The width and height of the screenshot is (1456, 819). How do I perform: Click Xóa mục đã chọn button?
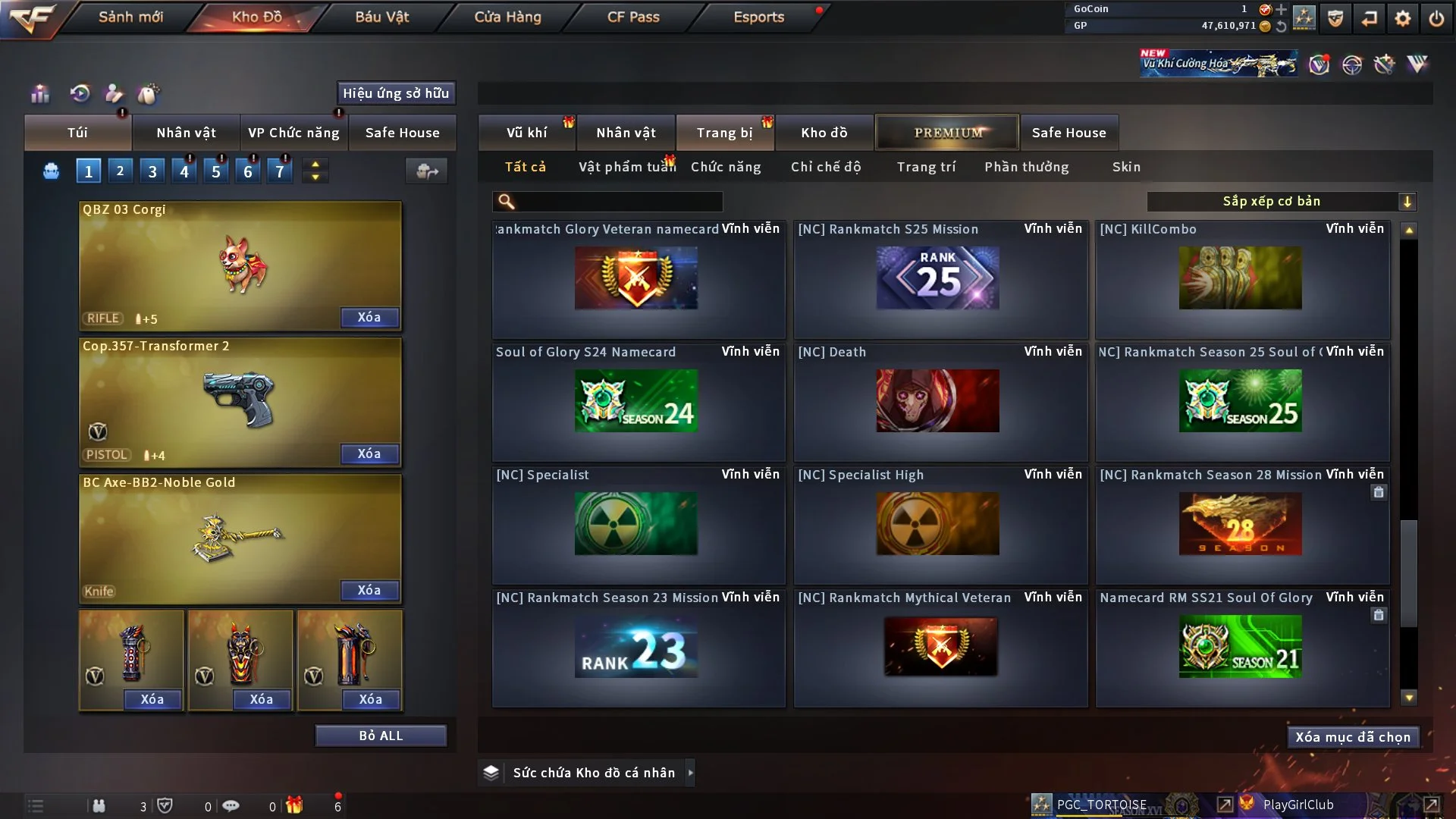click(x=1352, y=737)
